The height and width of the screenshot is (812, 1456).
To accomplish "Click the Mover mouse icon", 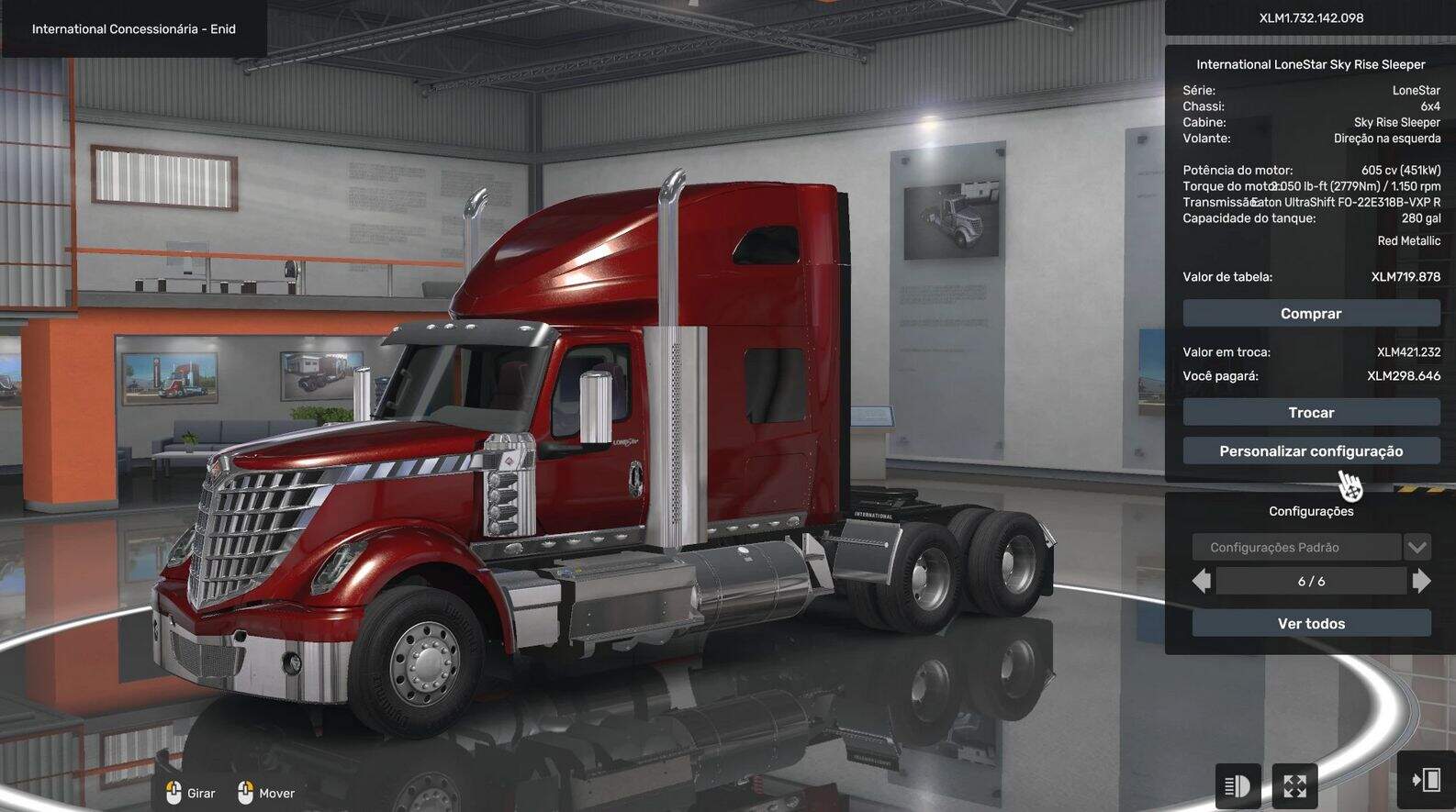I will coord(244,791).
